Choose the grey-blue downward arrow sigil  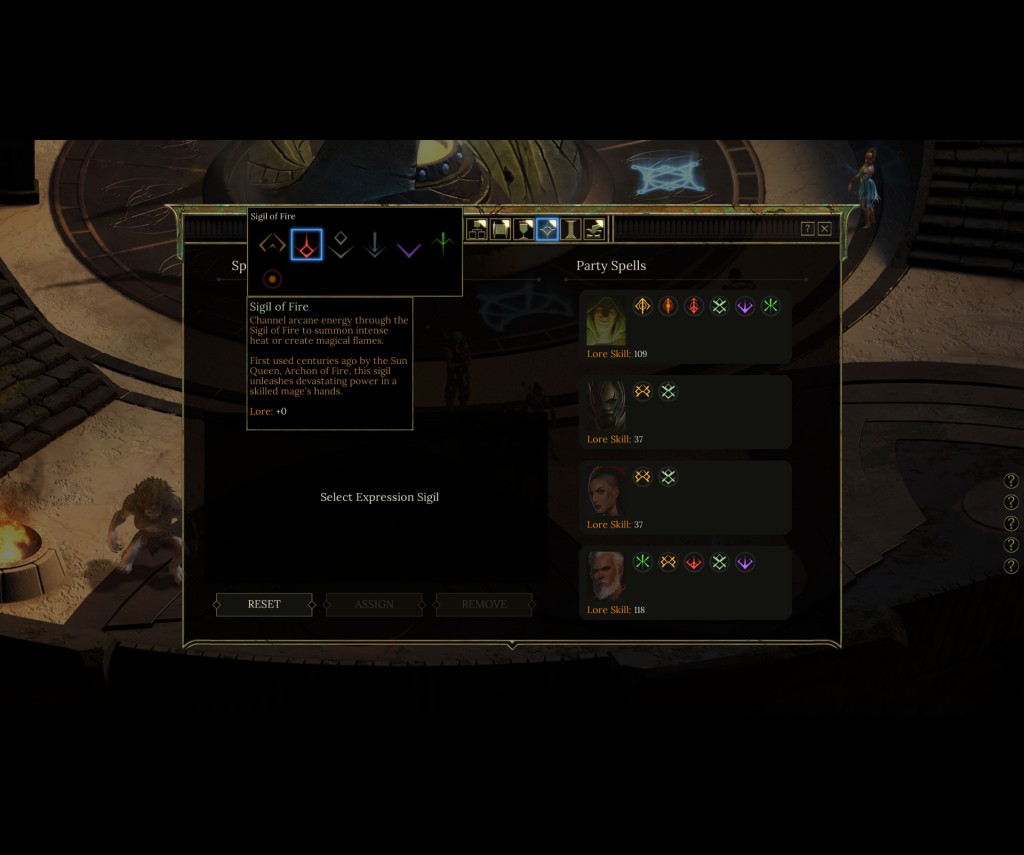(374, 244)
